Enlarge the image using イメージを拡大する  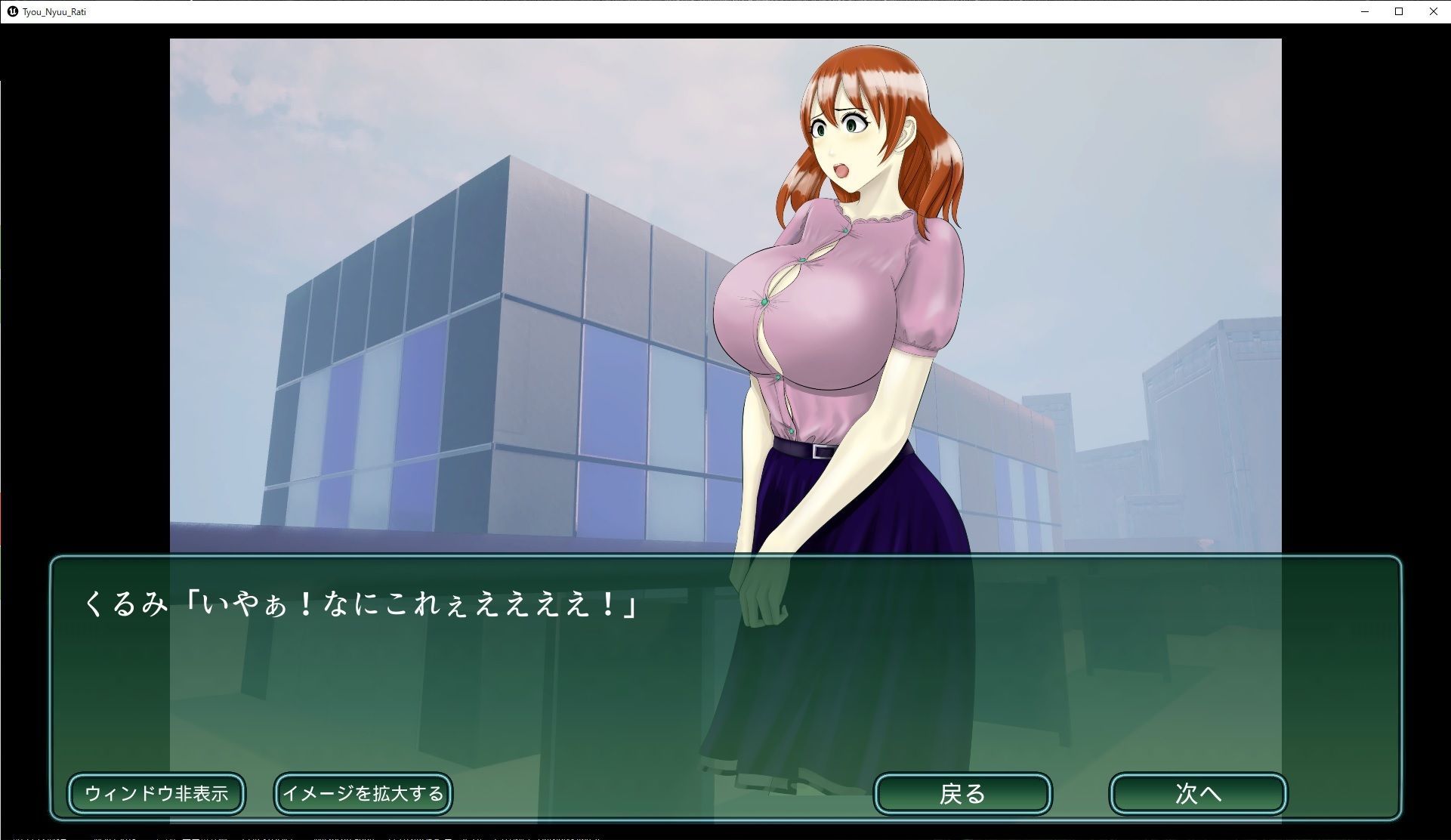coord(363,793)
